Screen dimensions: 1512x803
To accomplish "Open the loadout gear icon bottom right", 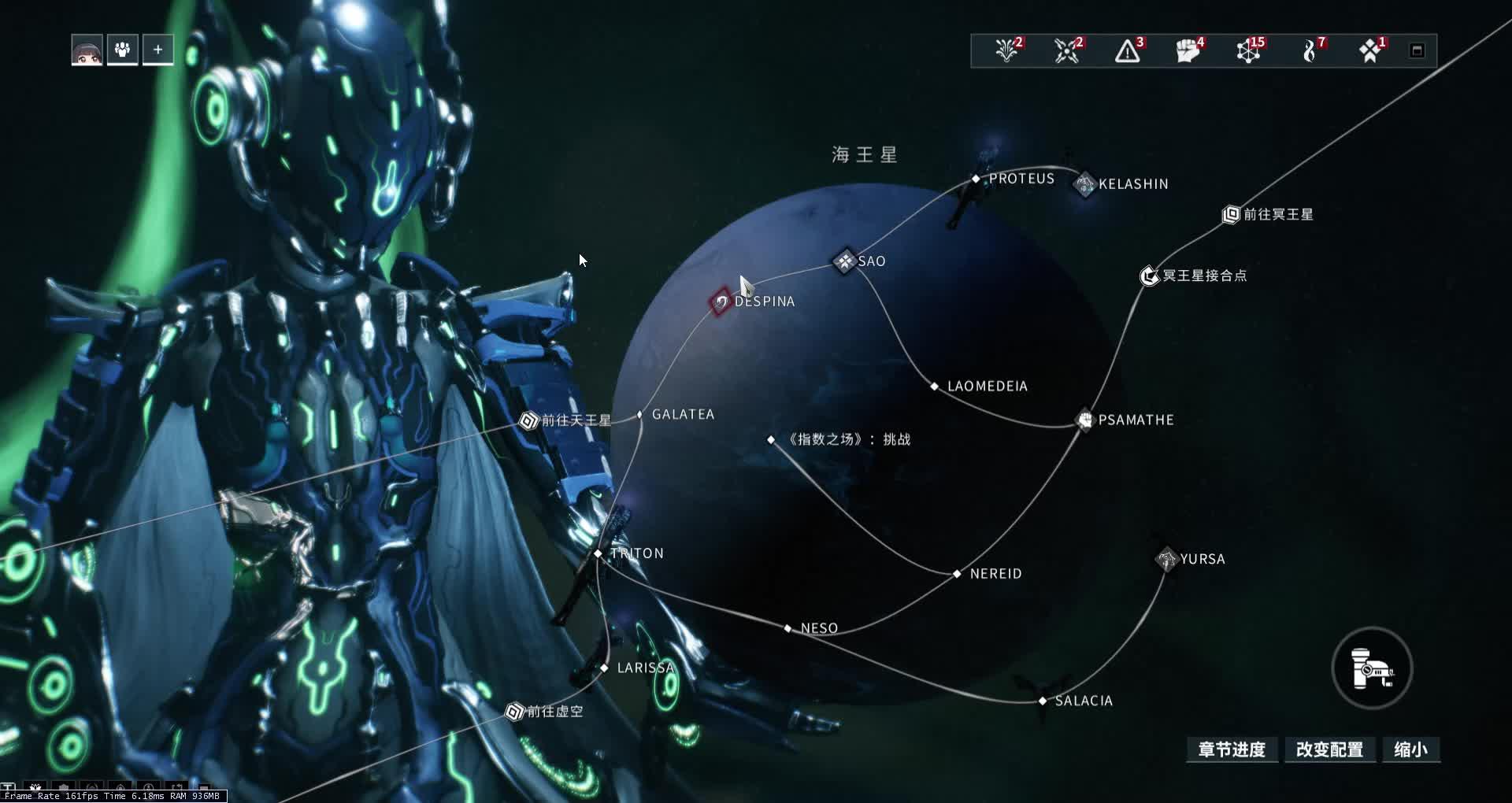I will point(1372,668).
